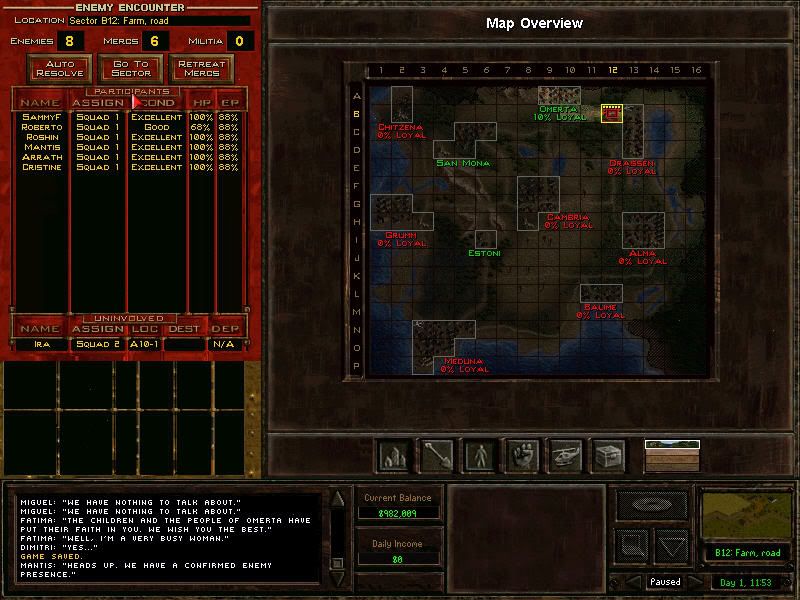Click the square button beside the triangle
Screen dimensions: 800x600
click(x=632, y=546)
